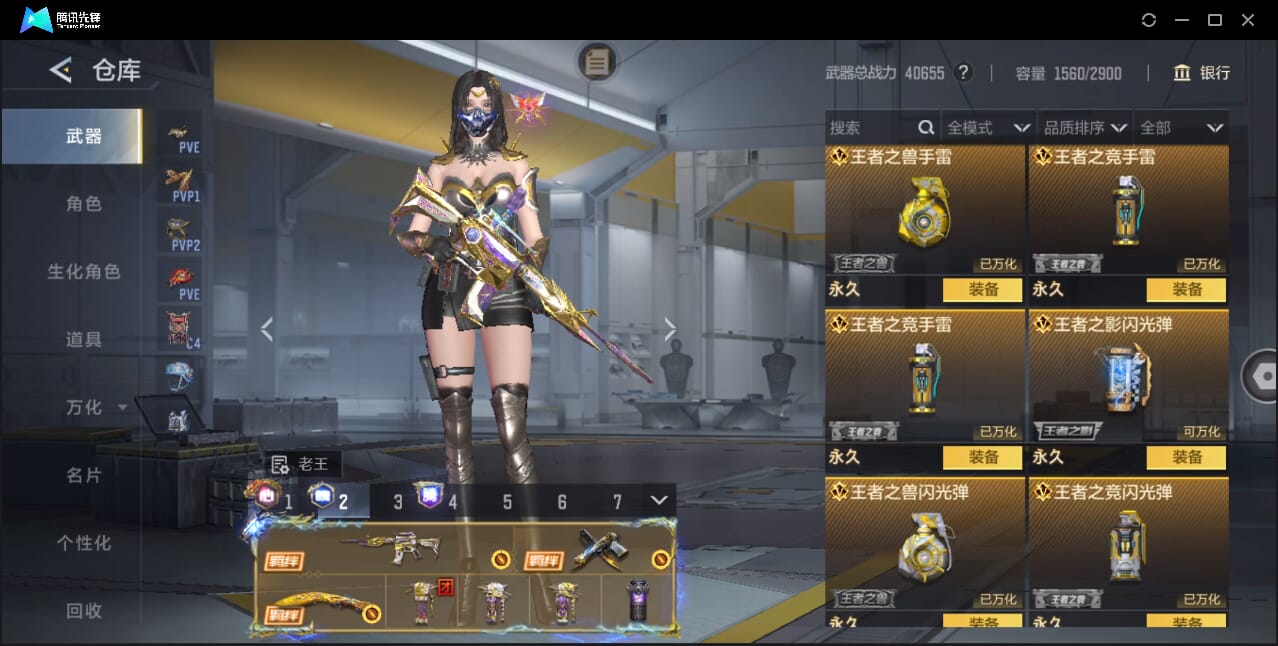Viewport: 1278px width, 646px height.
Task: Select the C4 loadout thumbnail
Action: tap(182, 328)
